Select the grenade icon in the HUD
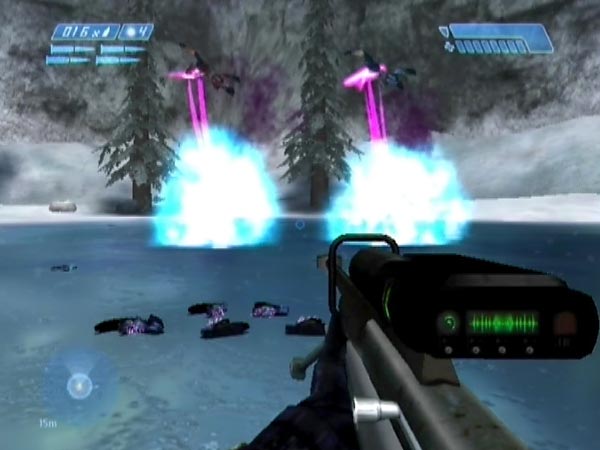This screenshot has height=450, width=600. click(x=132, y=31)
